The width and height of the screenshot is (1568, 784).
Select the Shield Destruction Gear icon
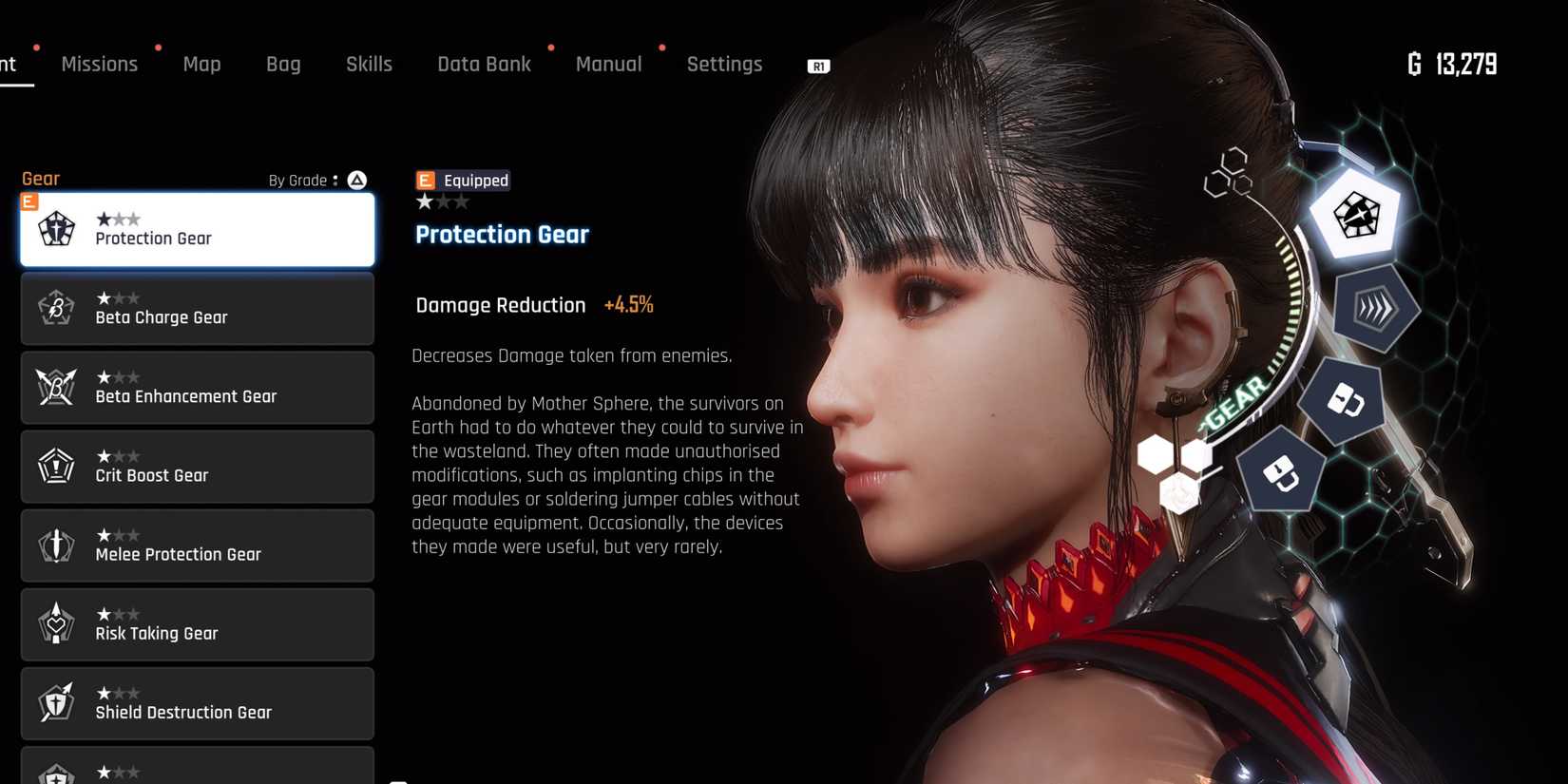tap(56, 703)
